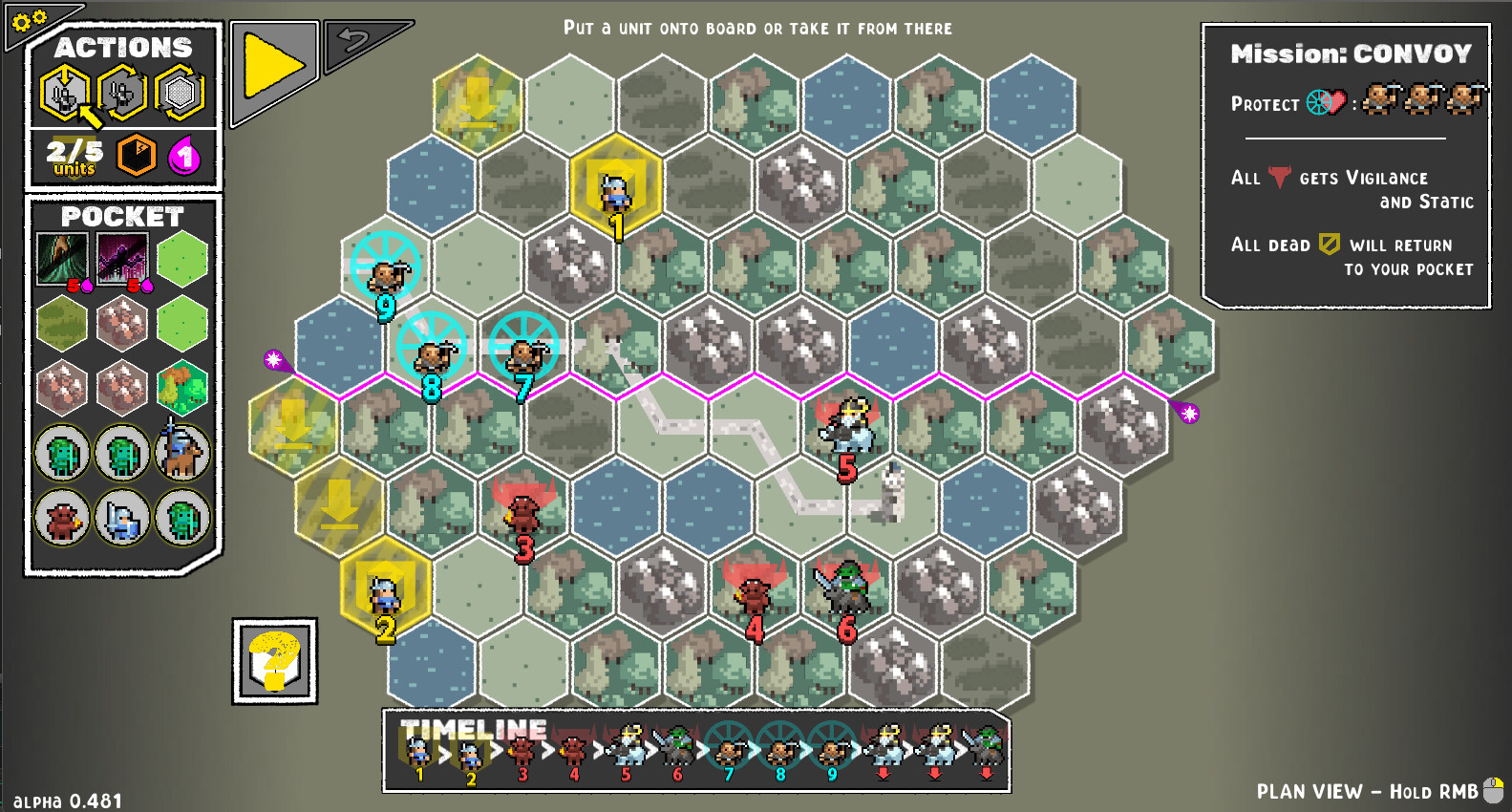Select the boar unit token in the Pocket
This screenshot has width=1512, height=812.
click(x=60, y=518)
